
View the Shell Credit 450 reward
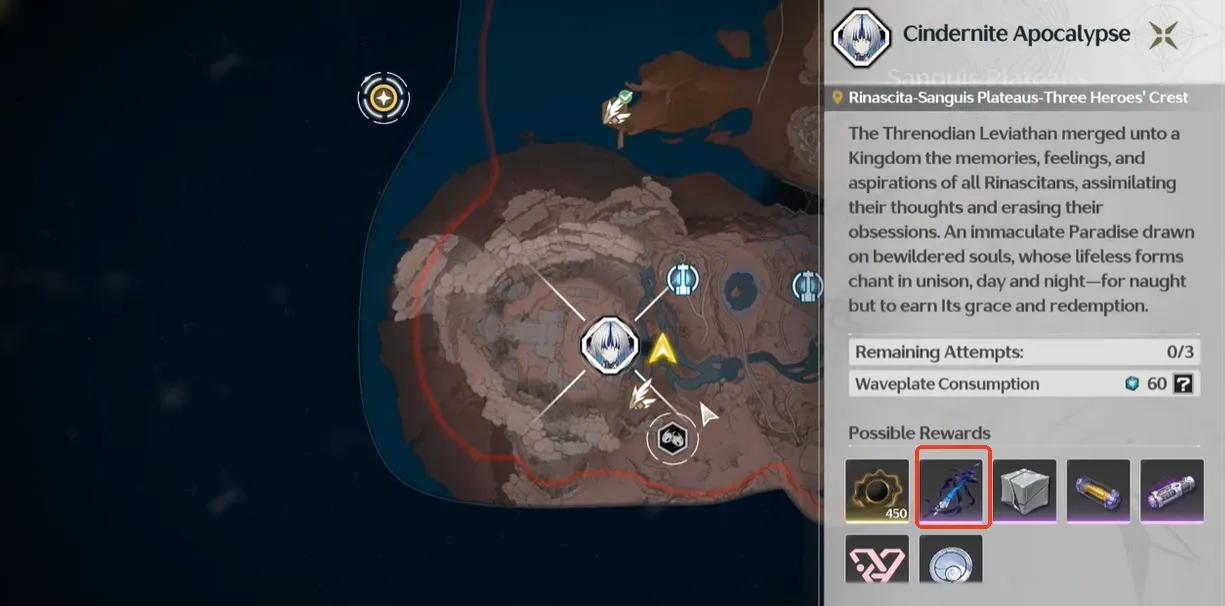pos(877,491)
